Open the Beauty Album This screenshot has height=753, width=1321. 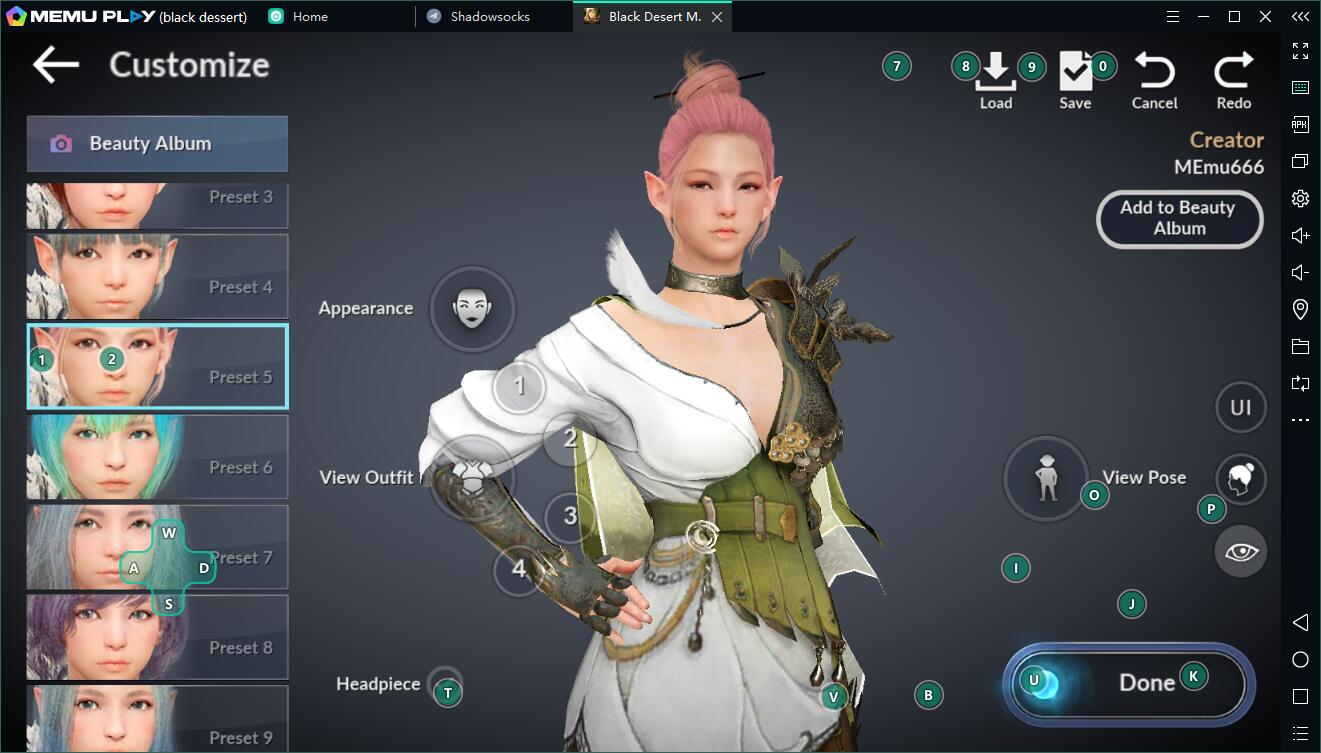tap(157, 144)
